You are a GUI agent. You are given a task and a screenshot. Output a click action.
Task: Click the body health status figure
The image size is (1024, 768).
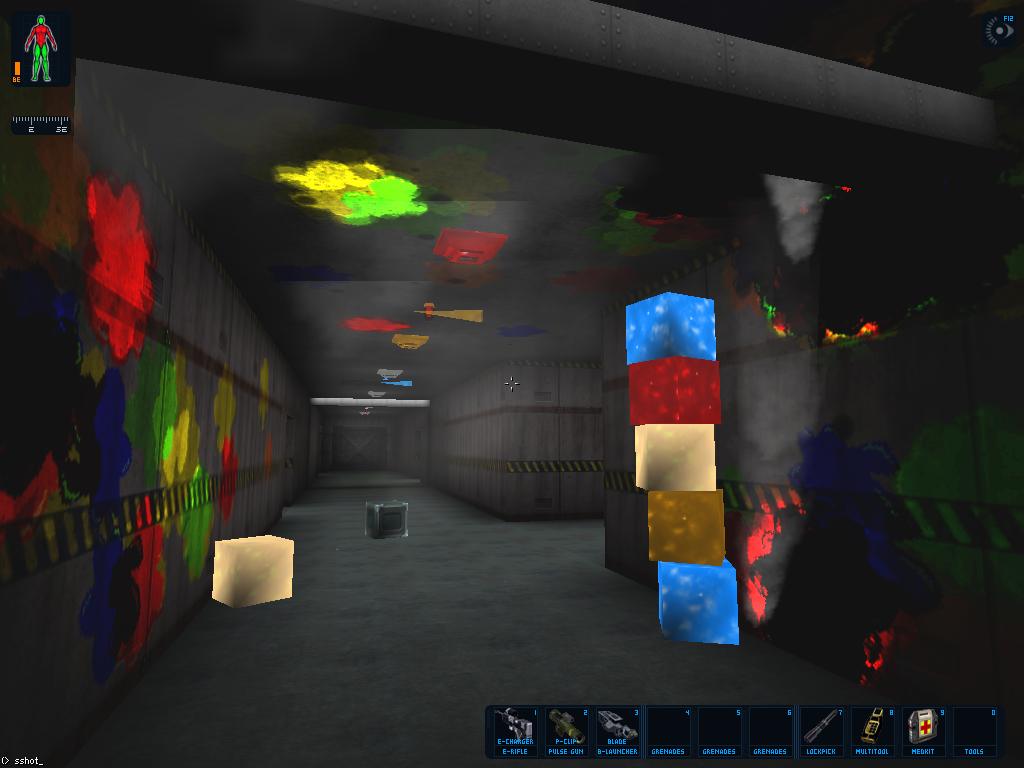point(41,48)
